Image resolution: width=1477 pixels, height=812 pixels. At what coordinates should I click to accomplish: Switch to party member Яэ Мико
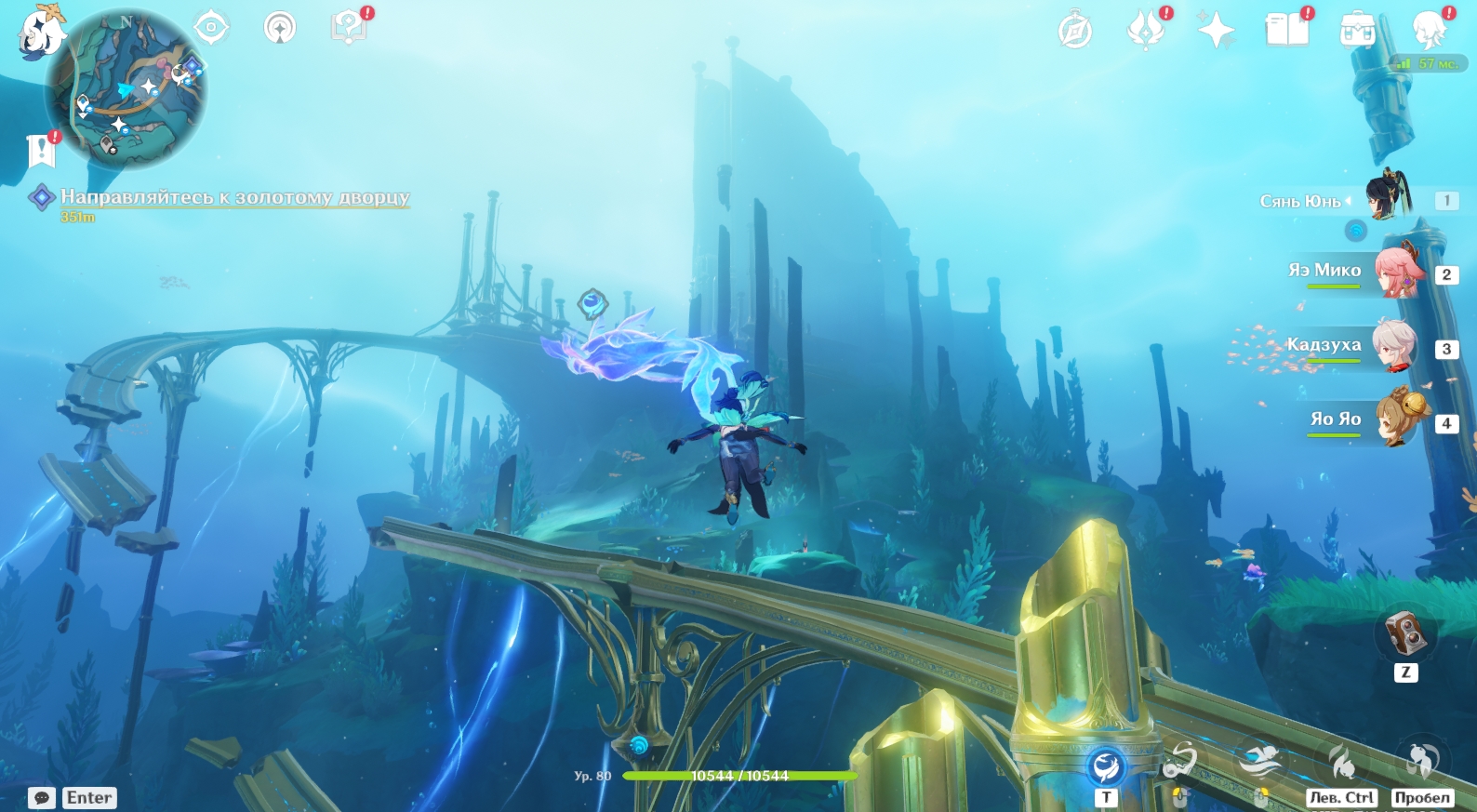point(1399,271)
